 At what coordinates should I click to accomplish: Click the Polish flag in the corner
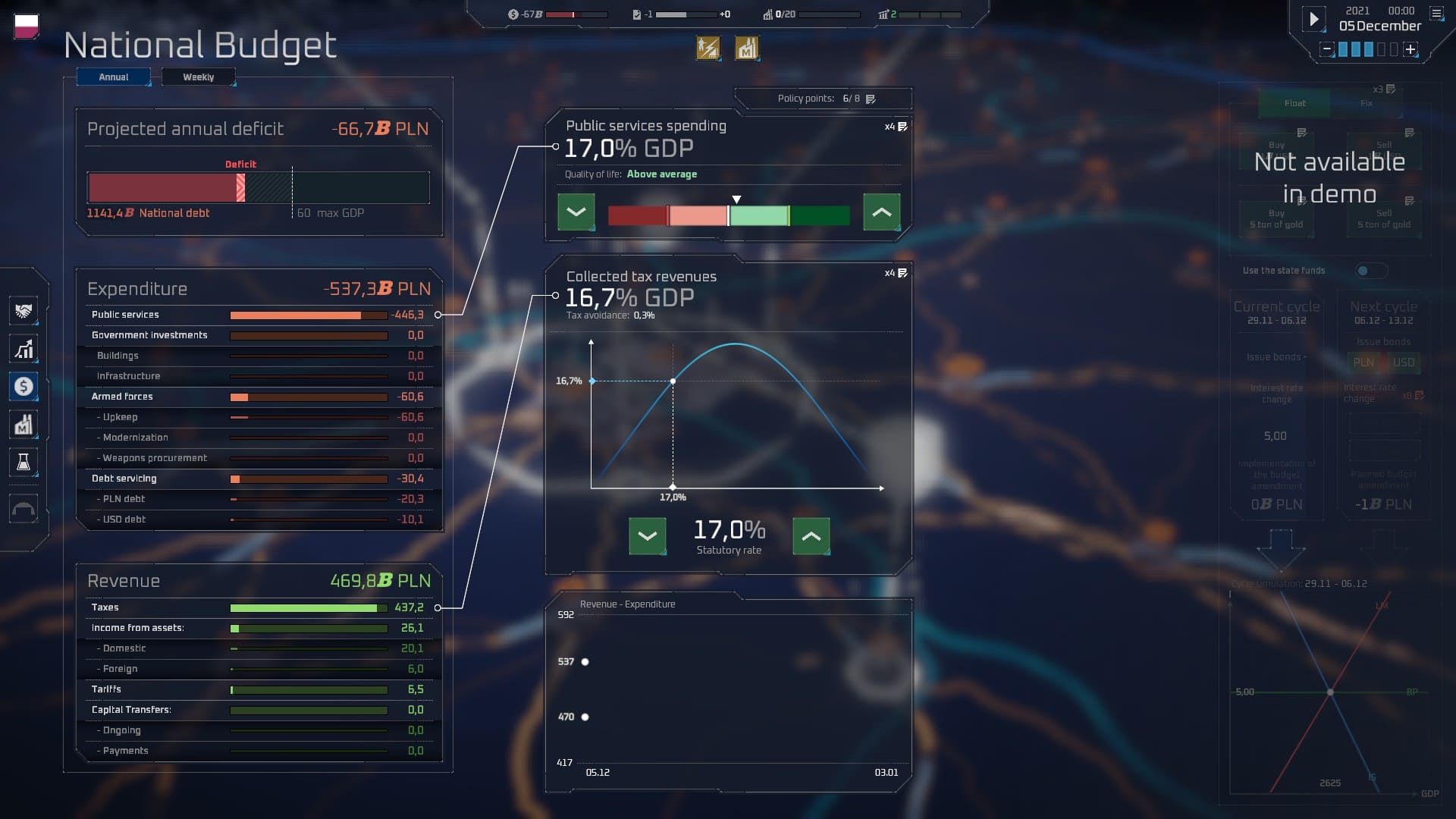pyautogui.click(x=27, y=26)
